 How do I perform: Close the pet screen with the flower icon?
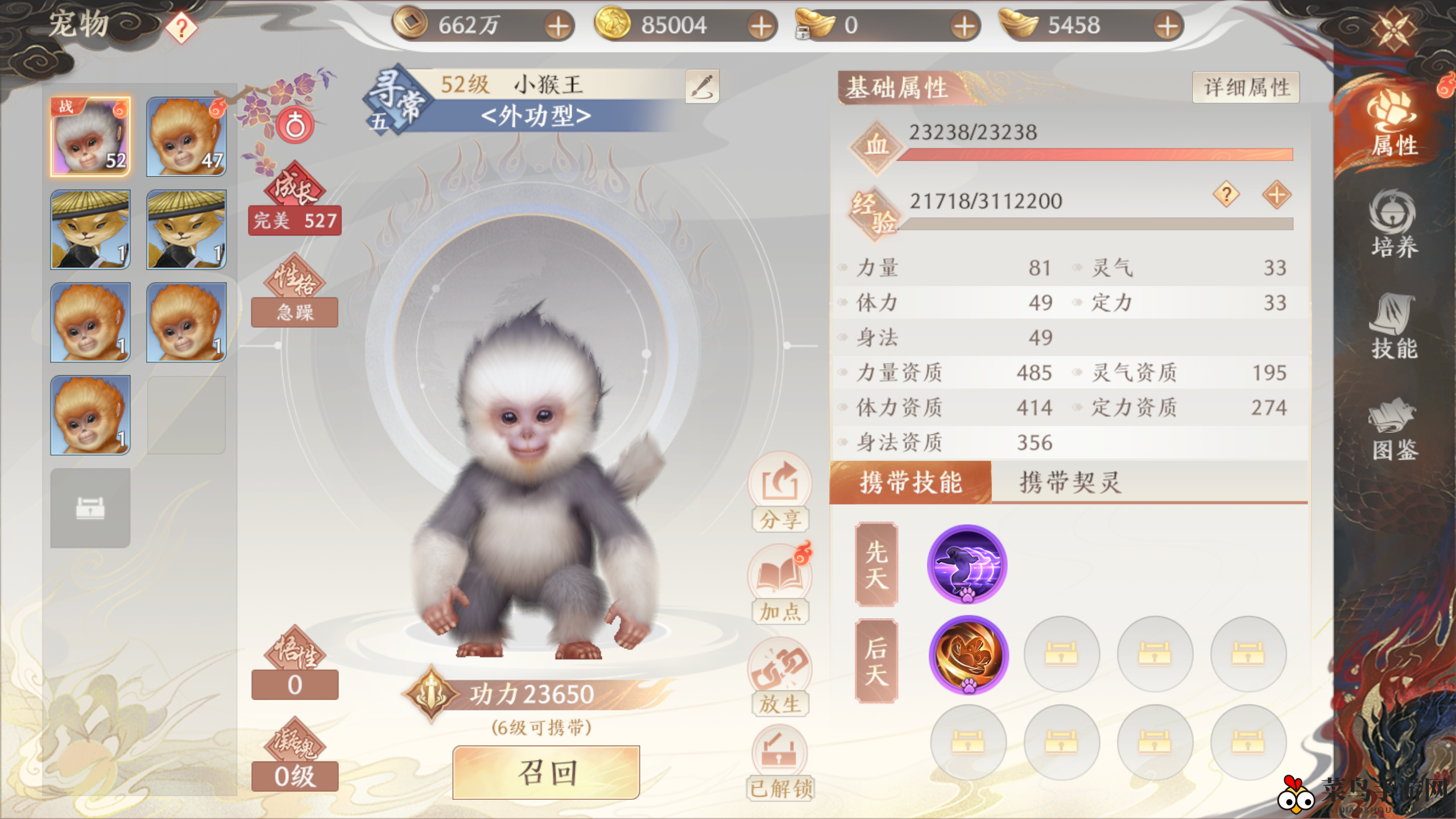pos(1393,27)
